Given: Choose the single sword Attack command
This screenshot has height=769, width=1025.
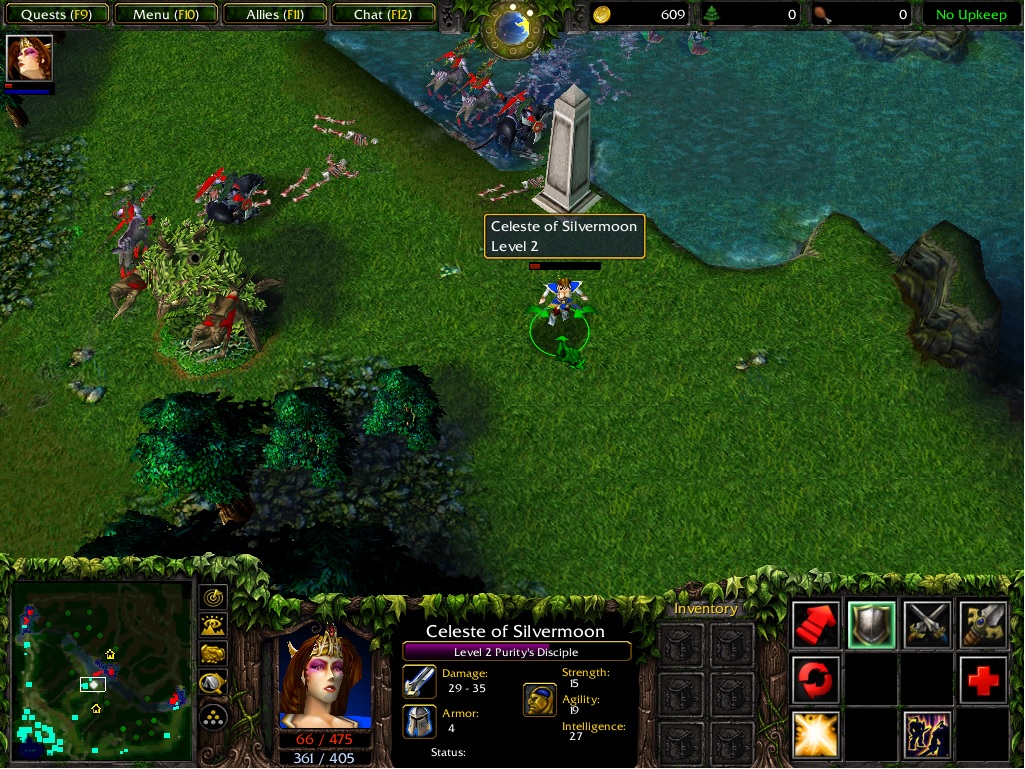Looking at the screenshot, I should tap(982, 625).
